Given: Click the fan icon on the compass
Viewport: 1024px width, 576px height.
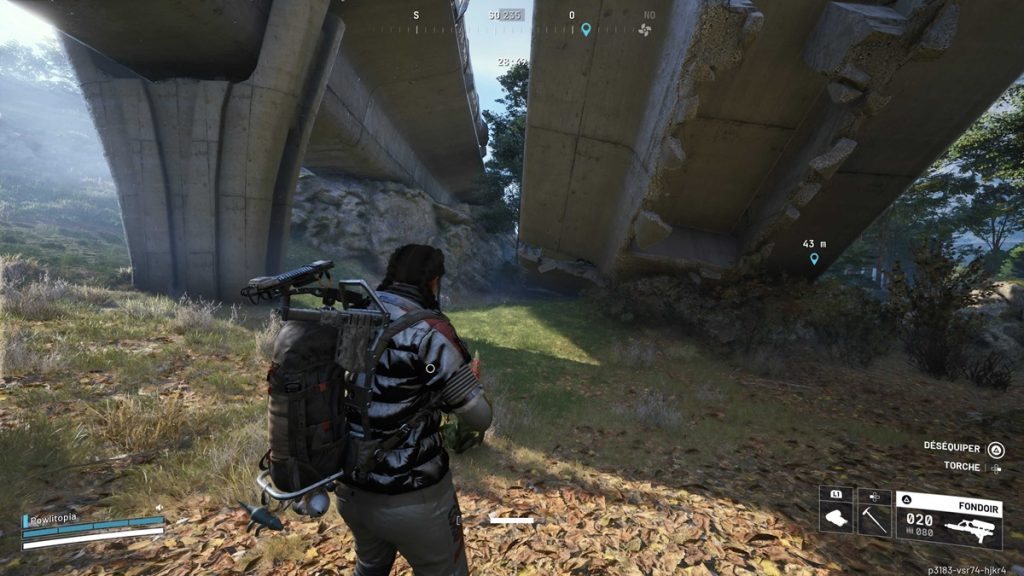Looking at the screenshot, I should click(x=644, y=30).
